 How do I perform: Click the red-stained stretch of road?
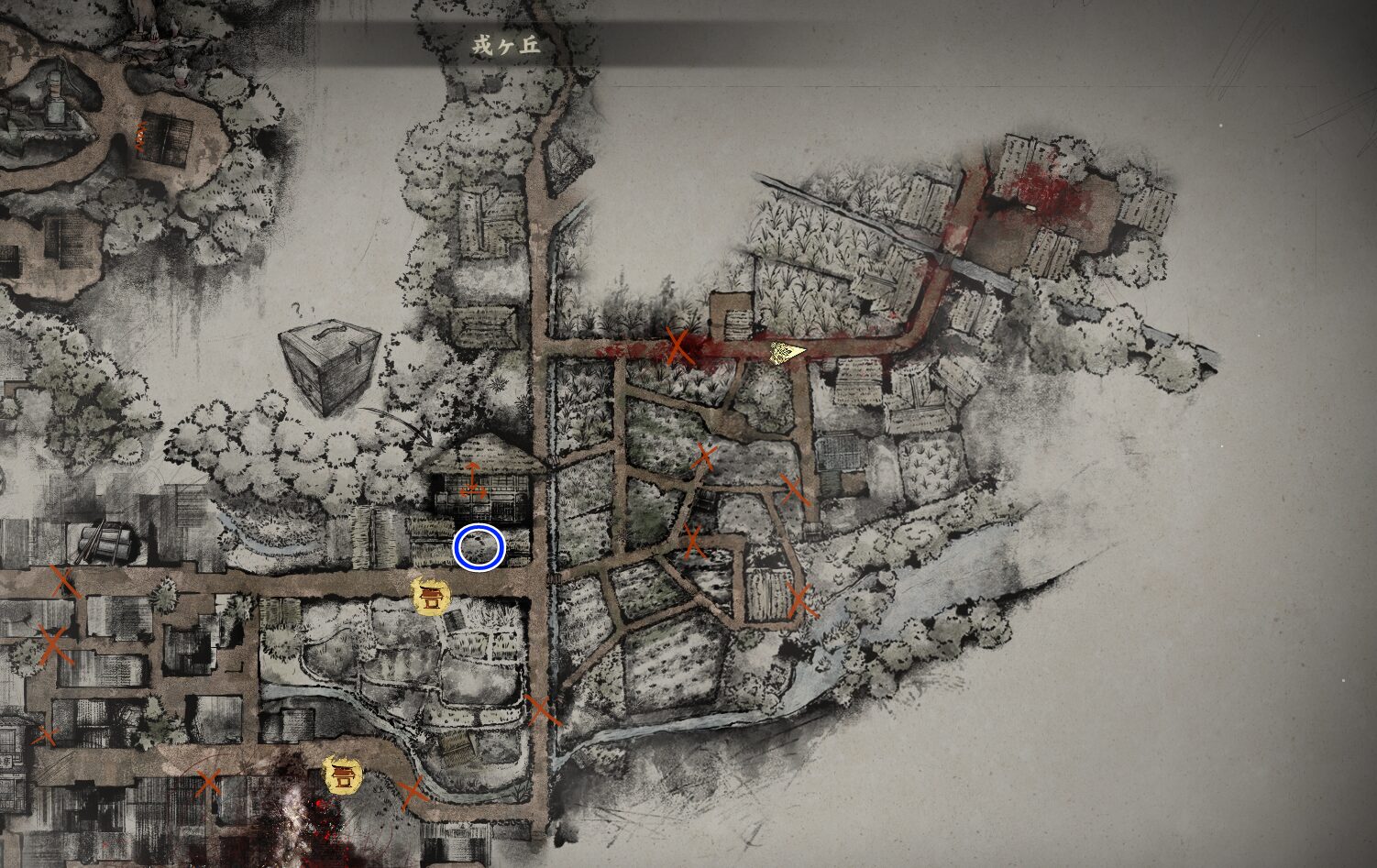click(733, 352)
